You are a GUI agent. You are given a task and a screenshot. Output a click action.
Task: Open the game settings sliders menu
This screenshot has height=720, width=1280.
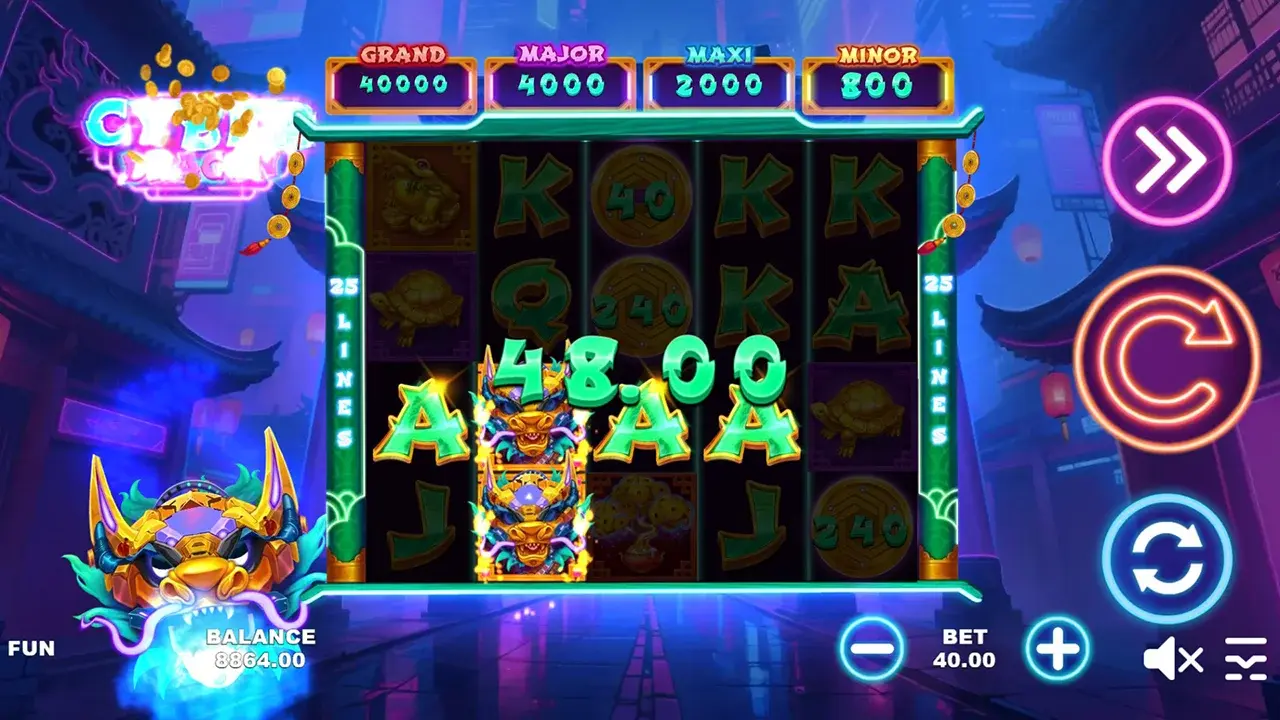click(x=1246, y=658)
